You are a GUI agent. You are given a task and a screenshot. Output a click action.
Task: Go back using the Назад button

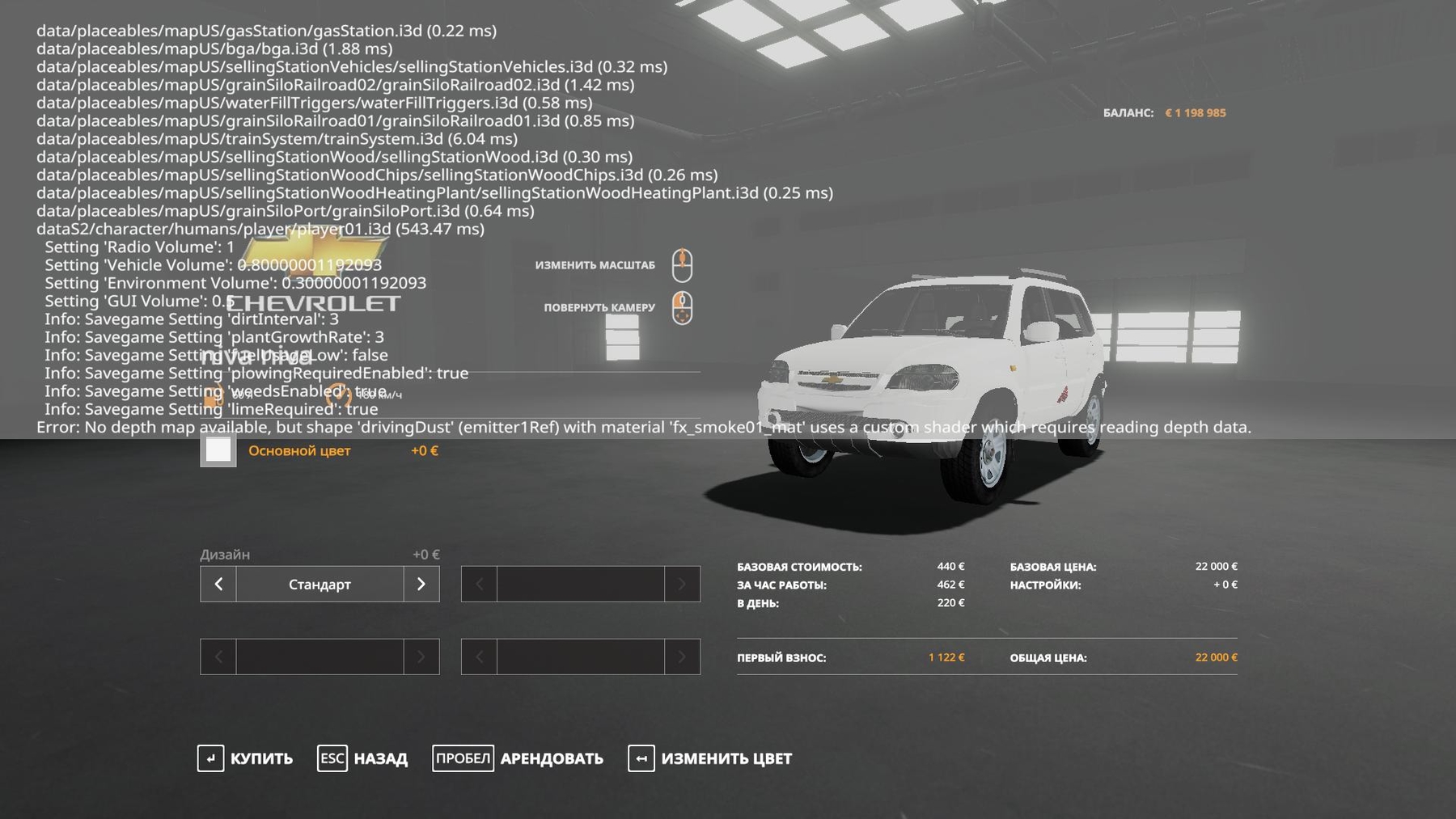point(363,758)
